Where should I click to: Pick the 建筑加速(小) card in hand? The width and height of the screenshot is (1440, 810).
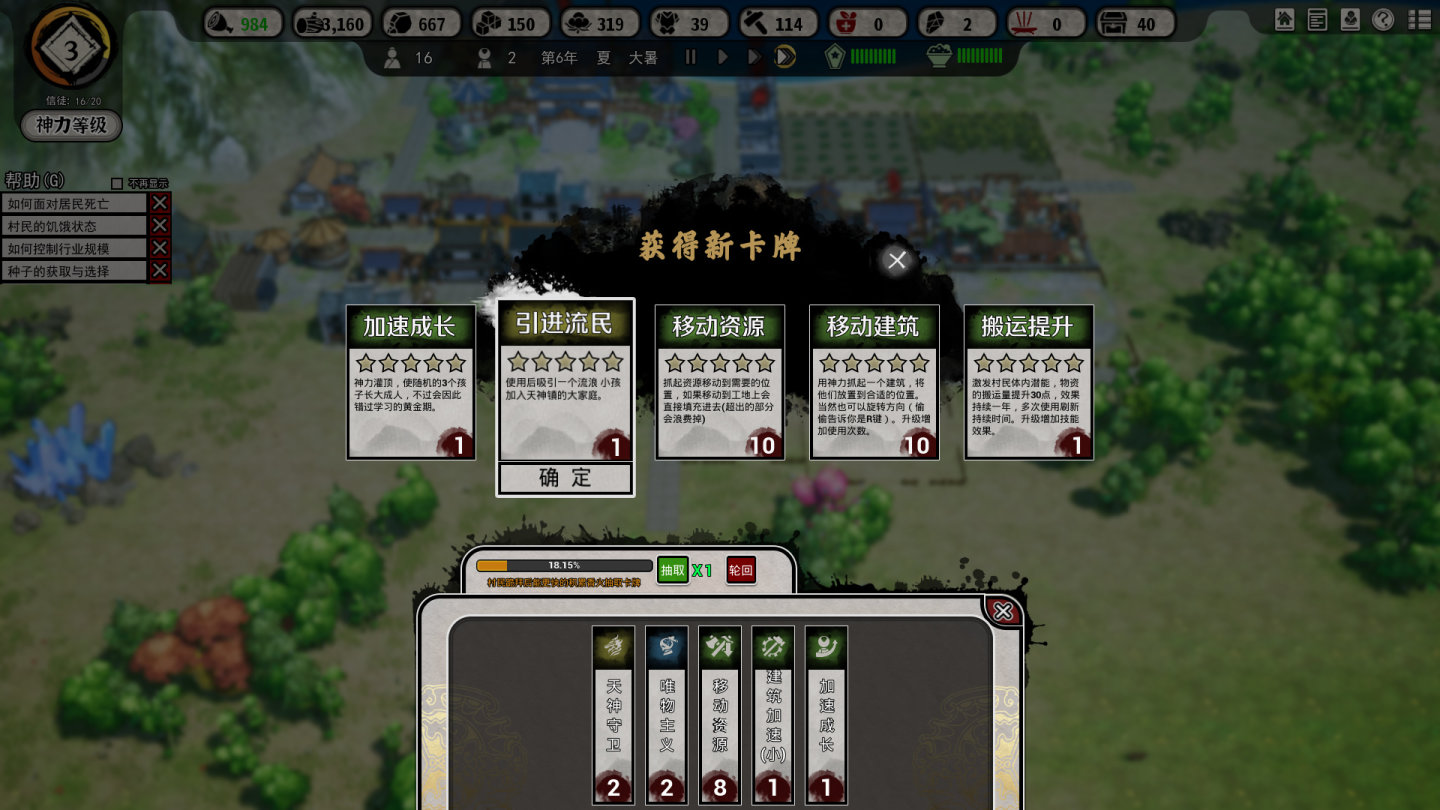point(773,715)
